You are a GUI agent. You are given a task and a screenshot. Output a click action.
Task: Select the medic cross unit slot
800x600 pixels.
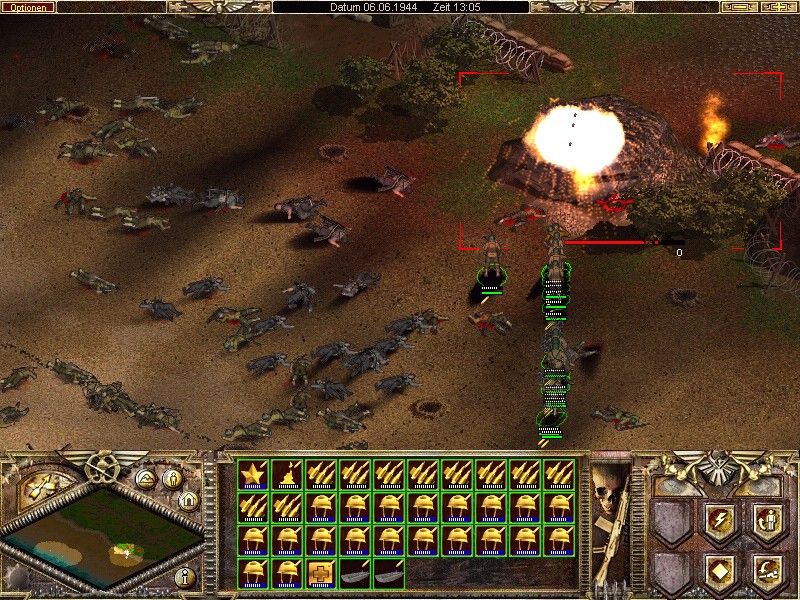click(322, 573)
